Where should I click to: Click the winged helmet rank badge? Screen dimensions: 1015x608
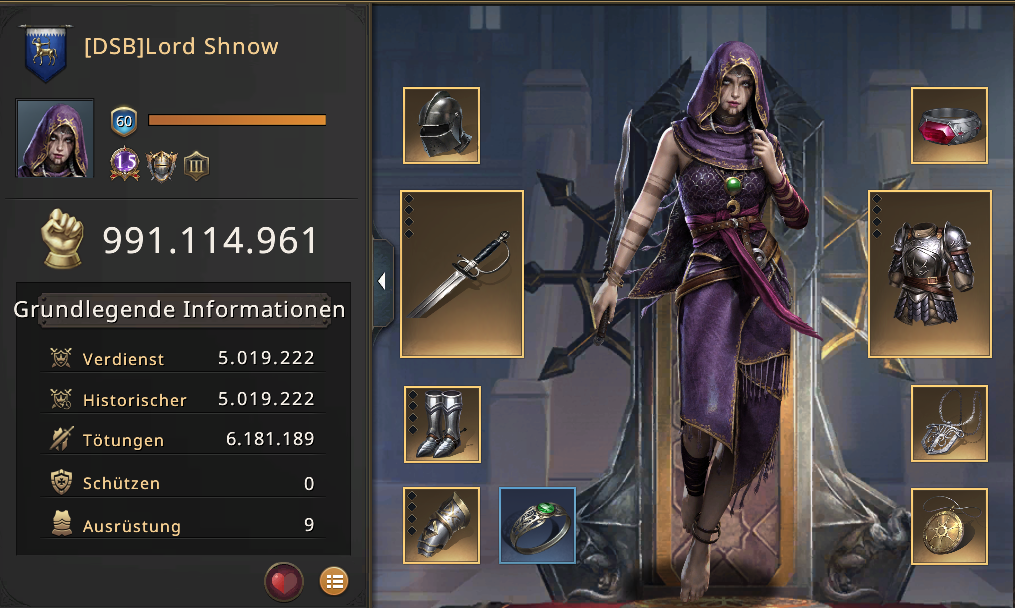(x=161, y=164)
